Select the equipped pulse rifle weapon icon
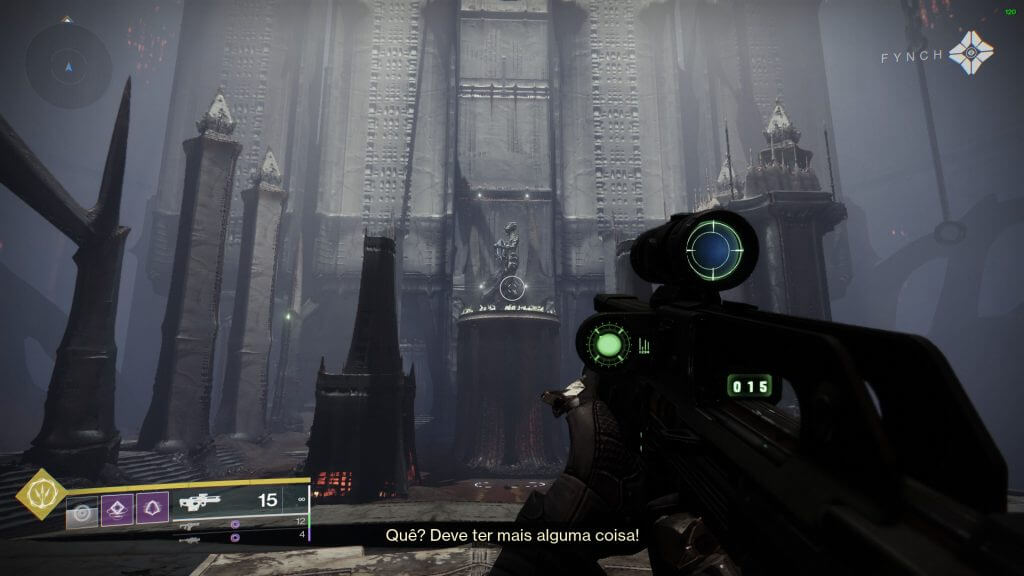Image resolution: width=1024 pixels, height=576 pixels. (198, 503)
